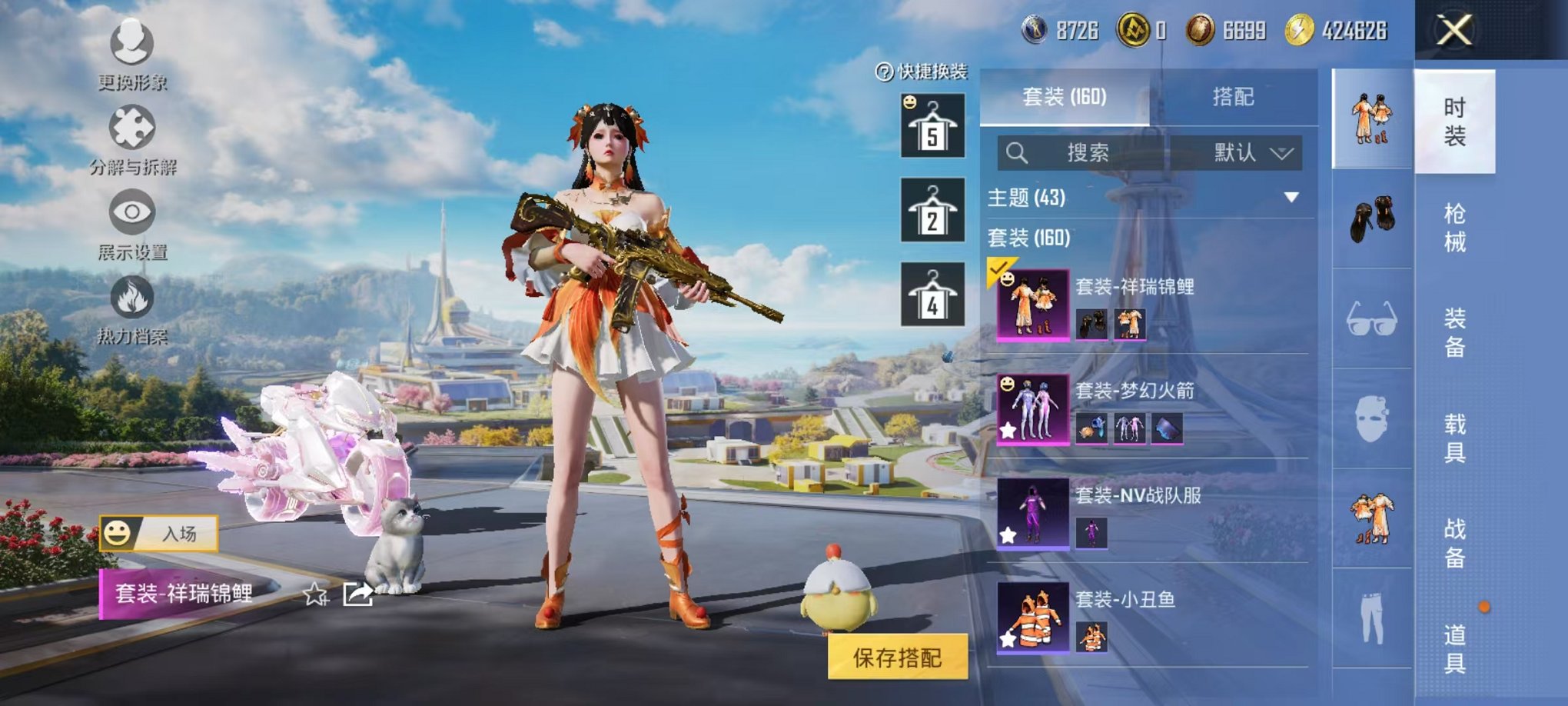Viewport: 1568px width, 706px height.
Task: Open 展示设置 display settings
Action: click(x=132, y=223)
